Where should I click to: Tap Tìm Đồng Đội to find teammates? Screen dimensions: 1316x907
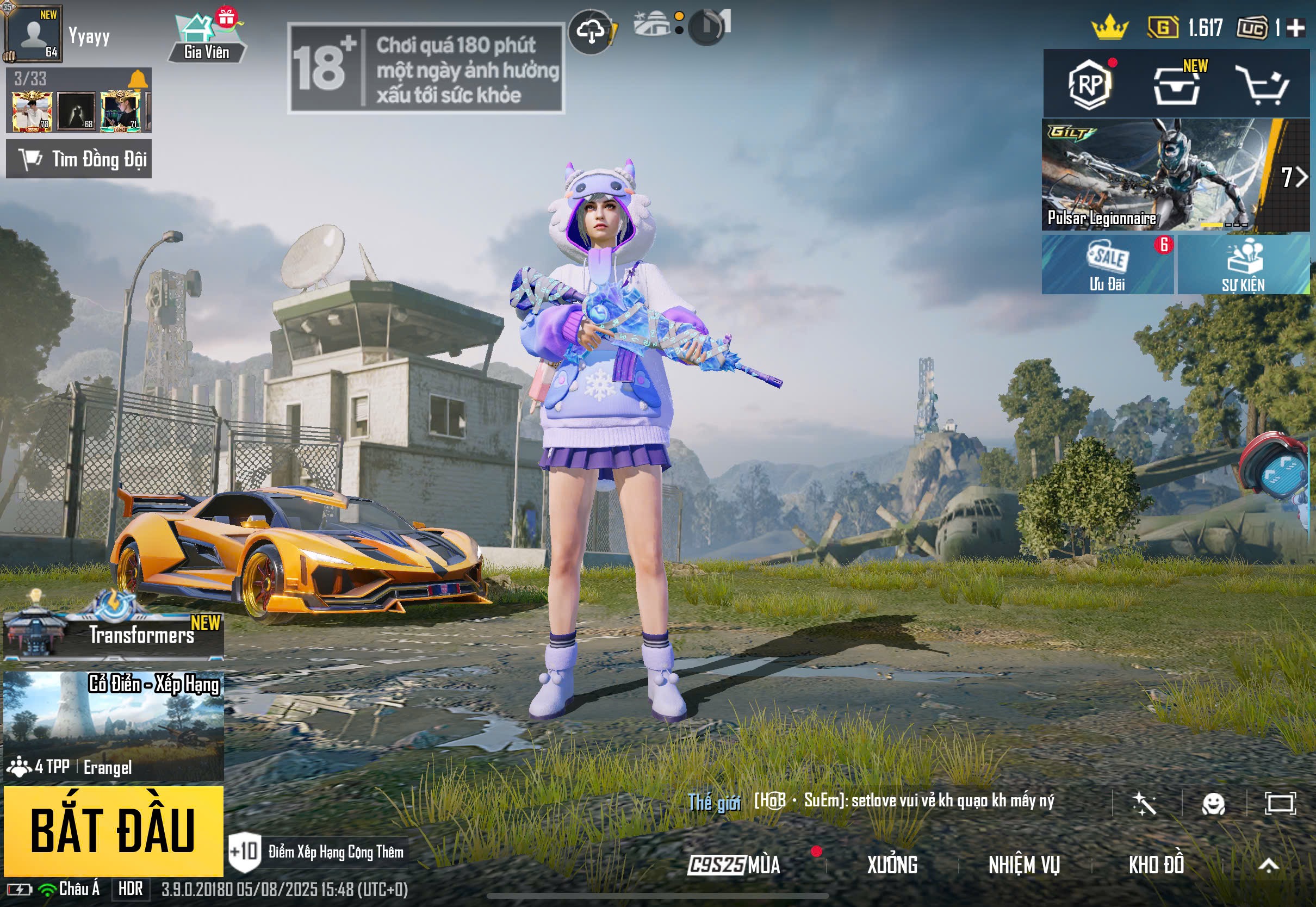(x=79, y=159)
